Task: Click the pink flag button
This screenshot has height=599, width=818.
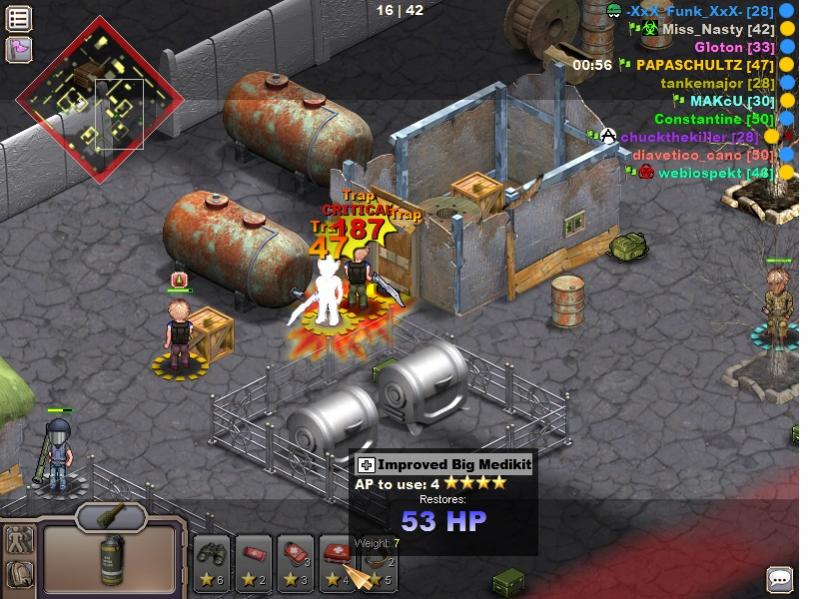Action: [x=19, y=48]
